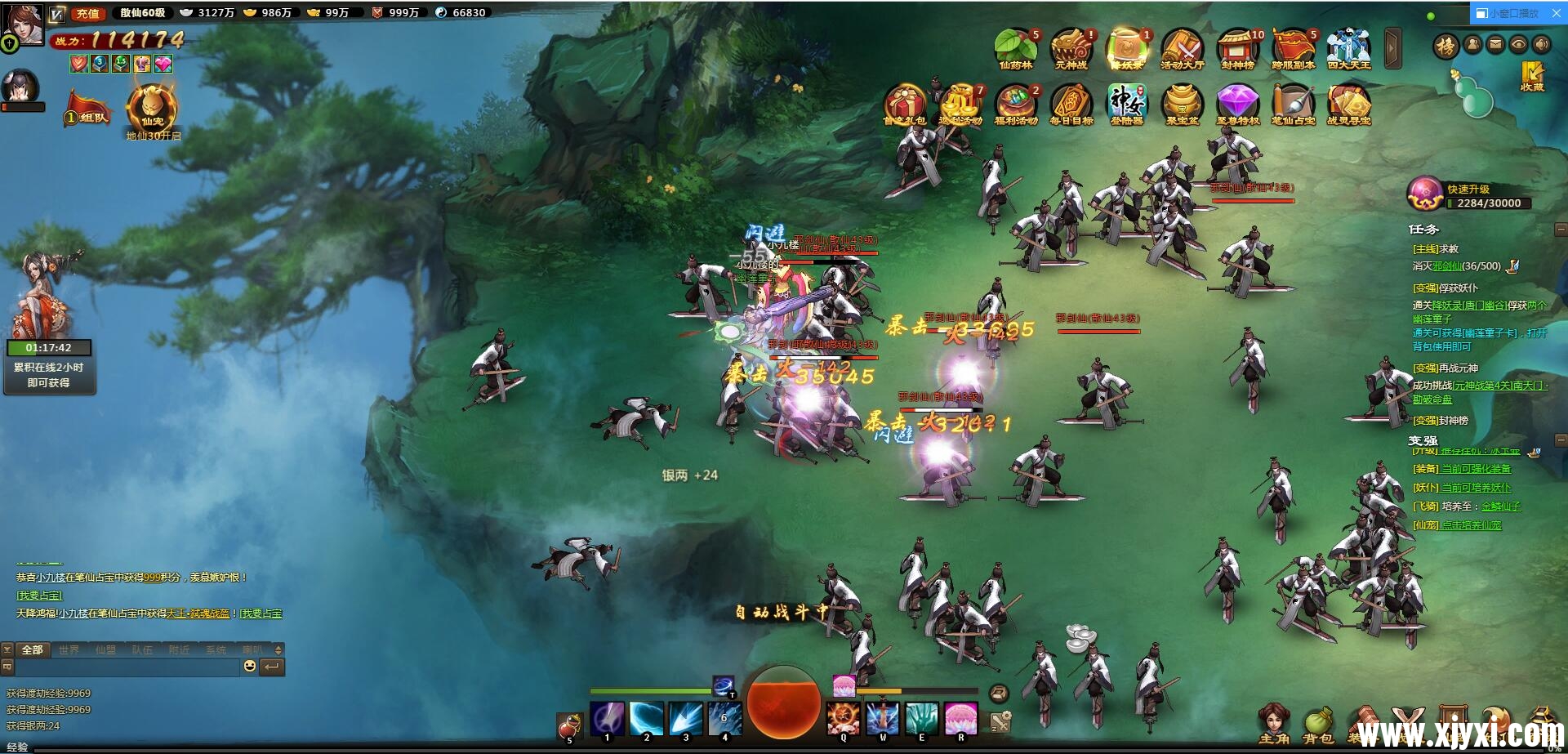Activate the flaming skulls Q skill
This screenshot has width=1568, height=754.
pos(843,718)
